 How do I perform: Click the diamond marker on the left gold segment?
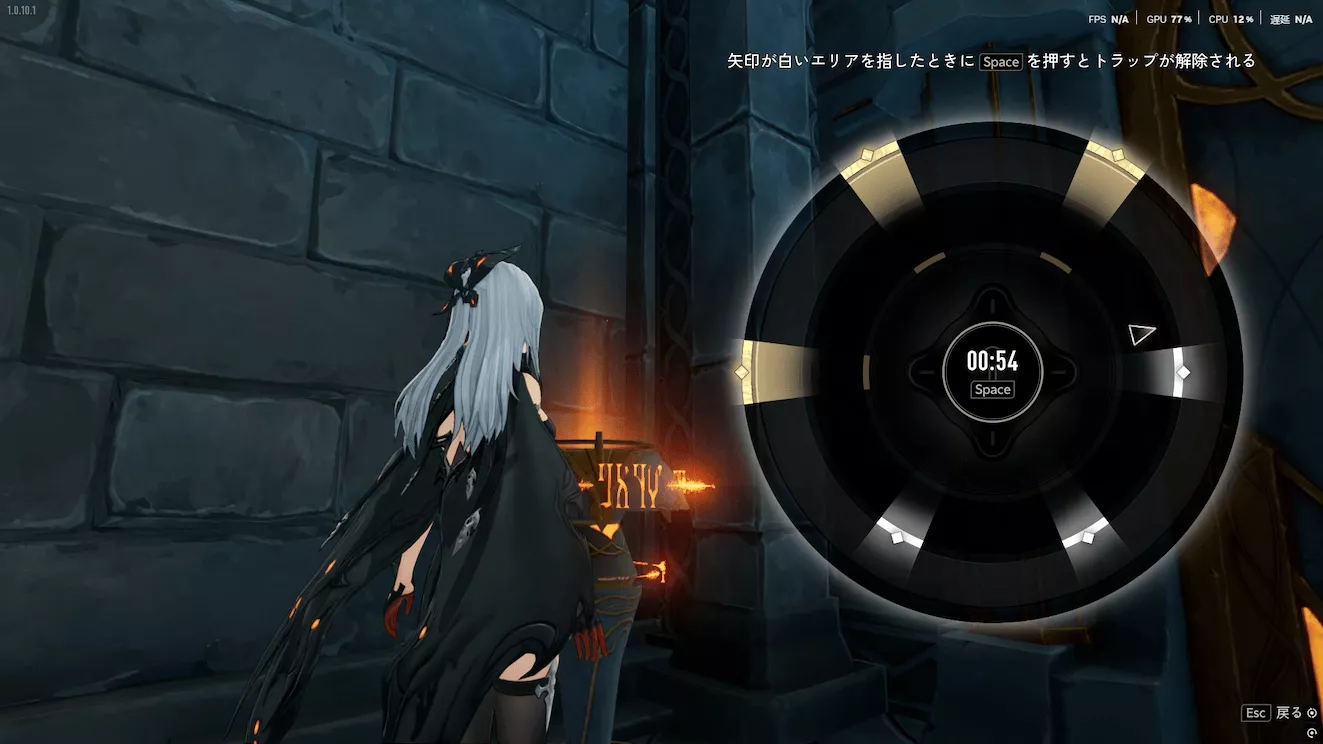(x=741, y=370)
